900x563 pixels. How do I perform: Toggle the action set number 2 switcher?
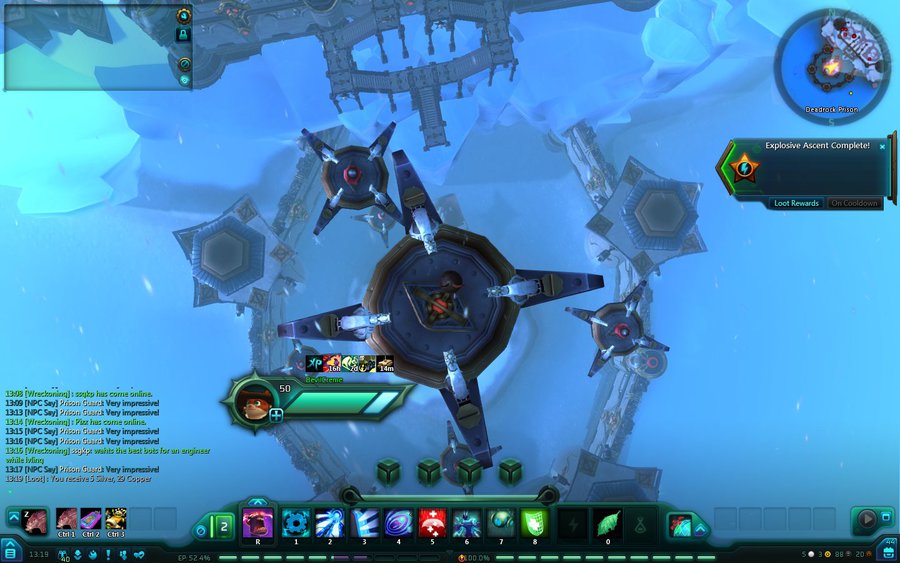[224, 524]
